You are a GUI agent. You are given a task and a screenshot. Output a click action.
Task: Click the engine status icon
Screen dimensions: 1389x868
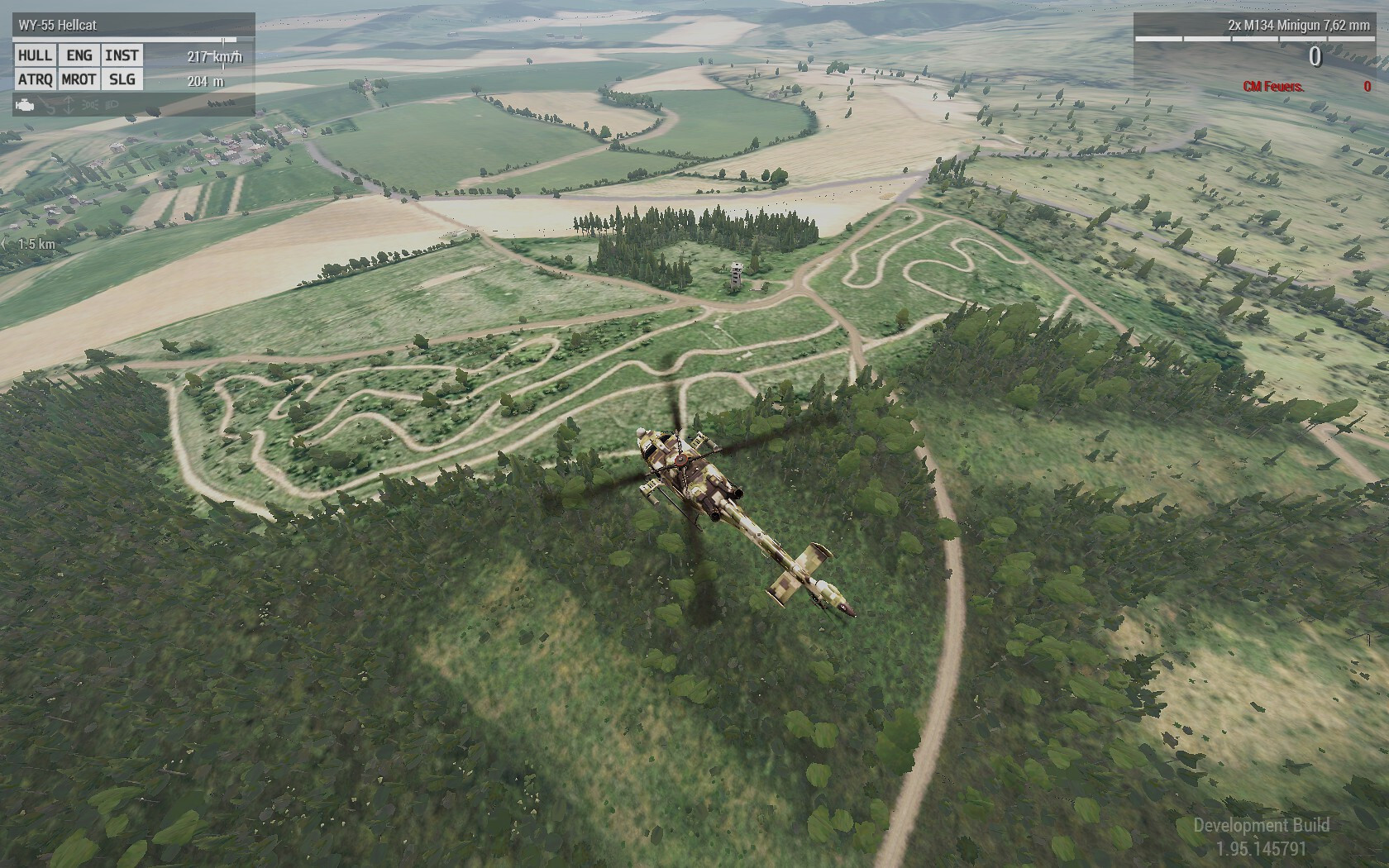tap(26, 106)
